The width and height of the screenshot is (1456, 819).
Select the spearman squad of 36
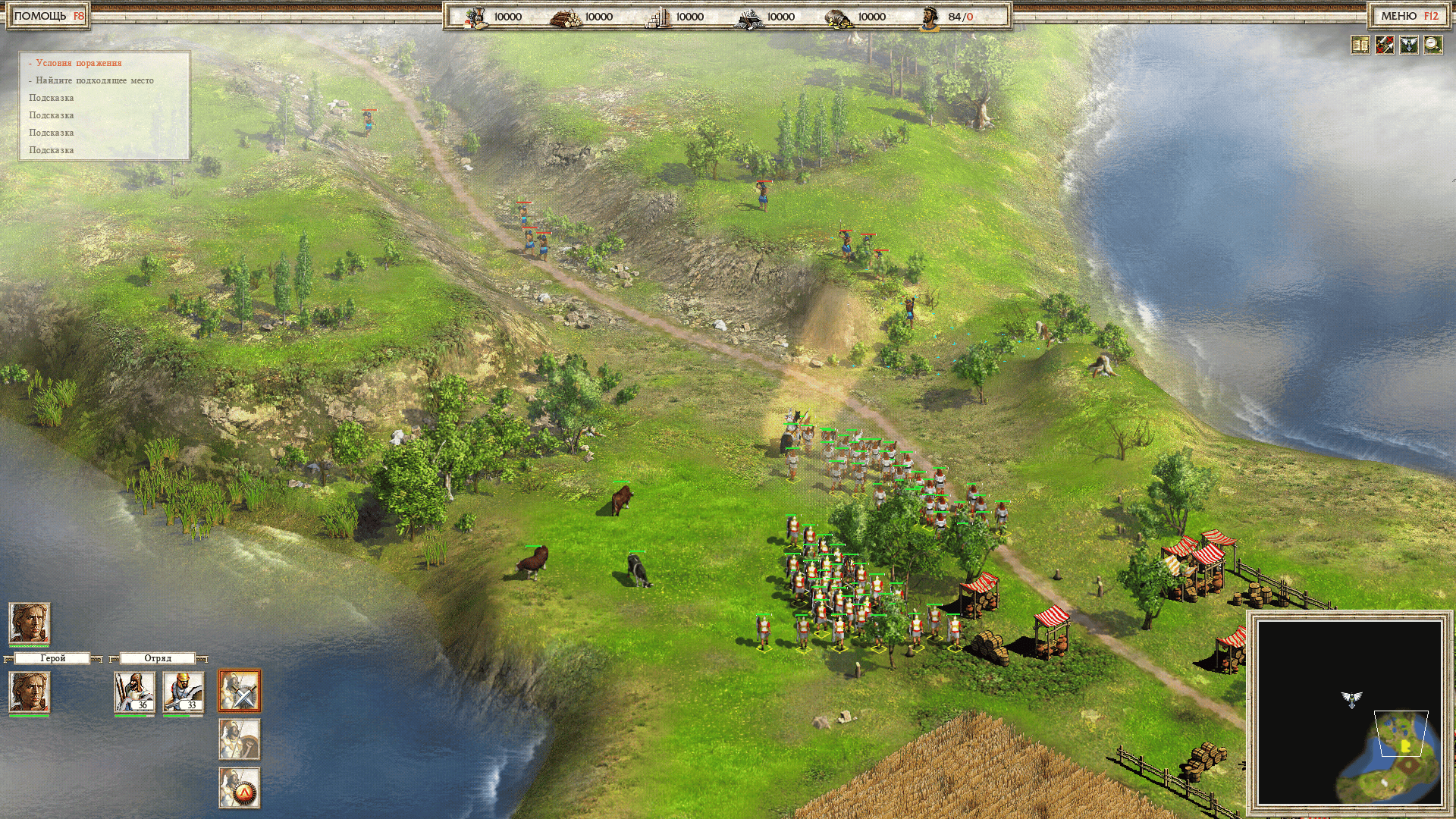[x=134, y=692]
